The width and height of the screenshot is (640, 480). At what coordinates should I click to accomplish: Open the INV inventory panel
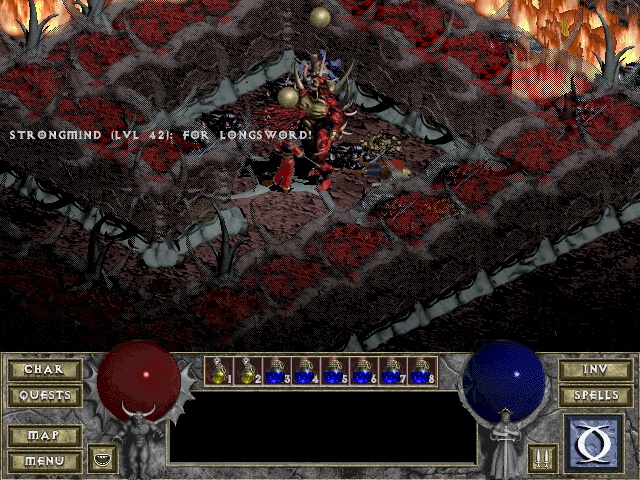pos(595,370)
